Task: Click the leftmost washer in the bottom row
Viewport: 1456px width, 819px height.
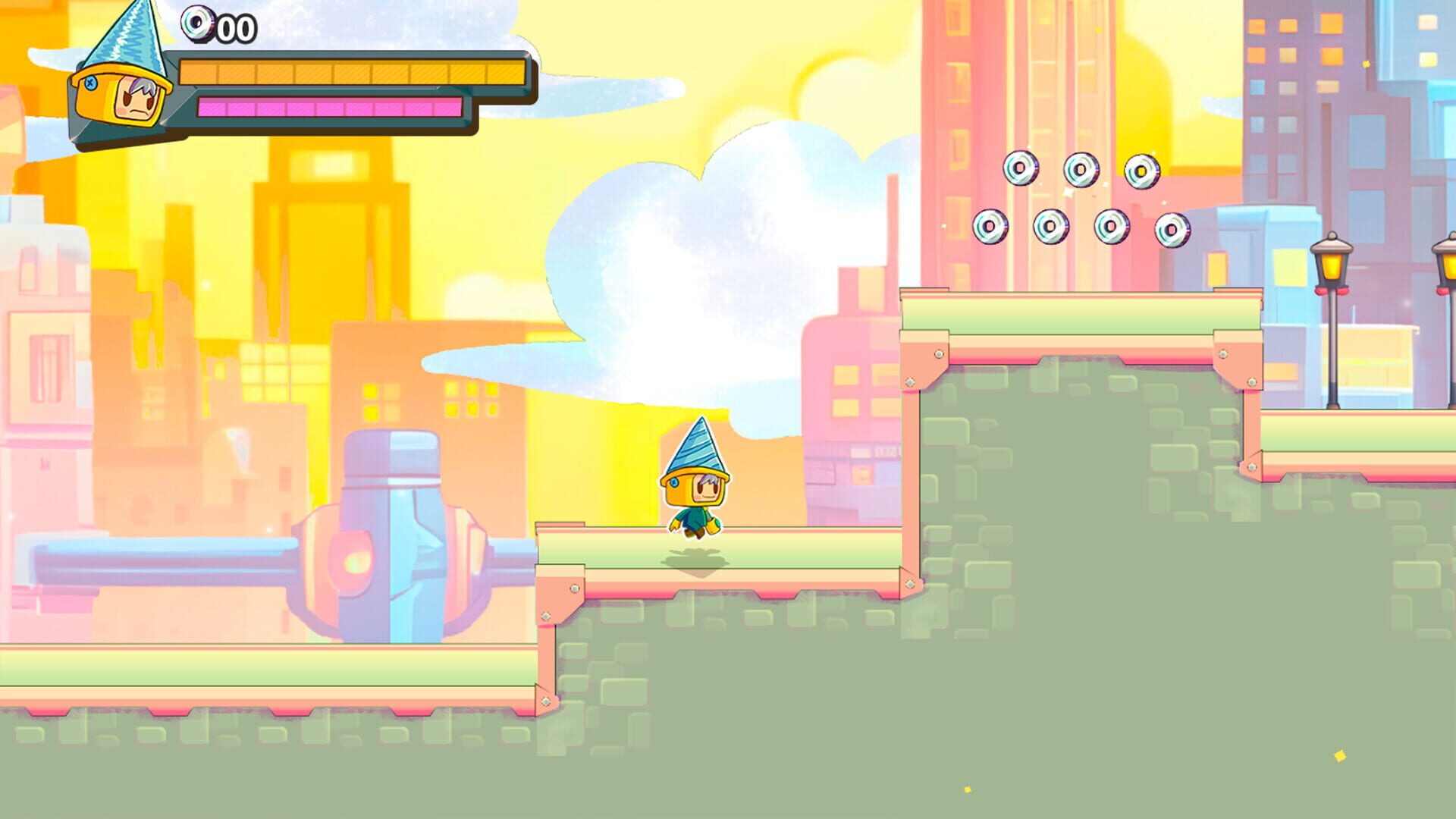Action: pyautogui.click(x=990, y=224)
